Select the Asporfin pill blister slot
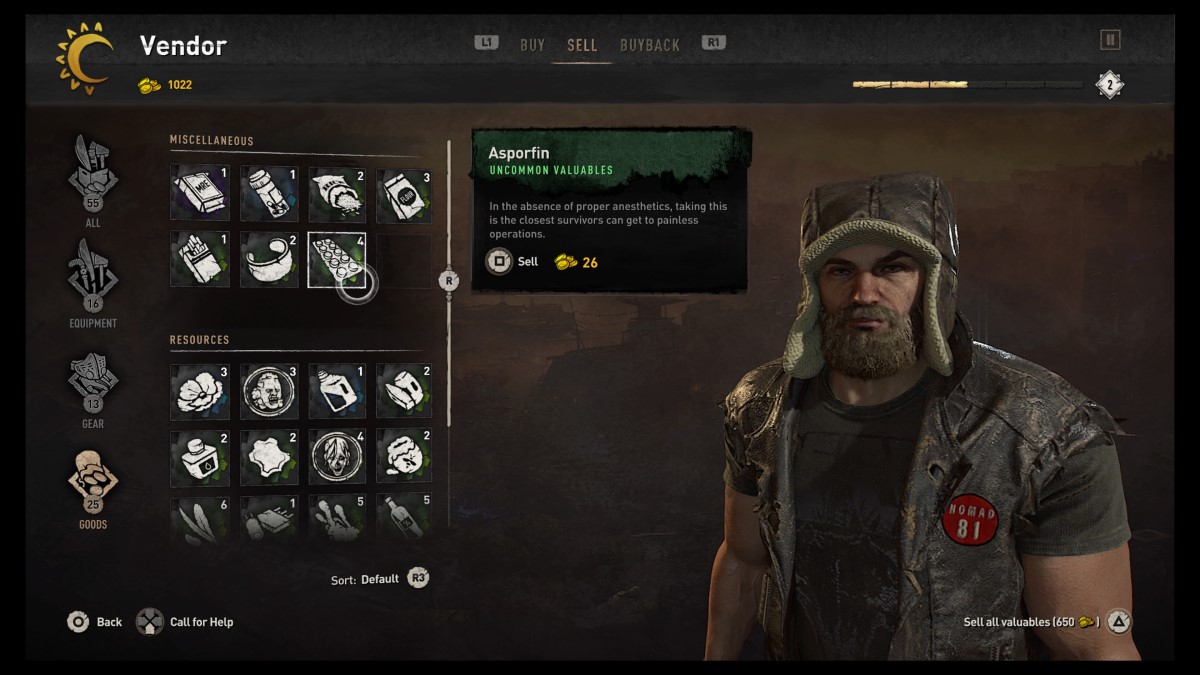 tap(337, 260)
